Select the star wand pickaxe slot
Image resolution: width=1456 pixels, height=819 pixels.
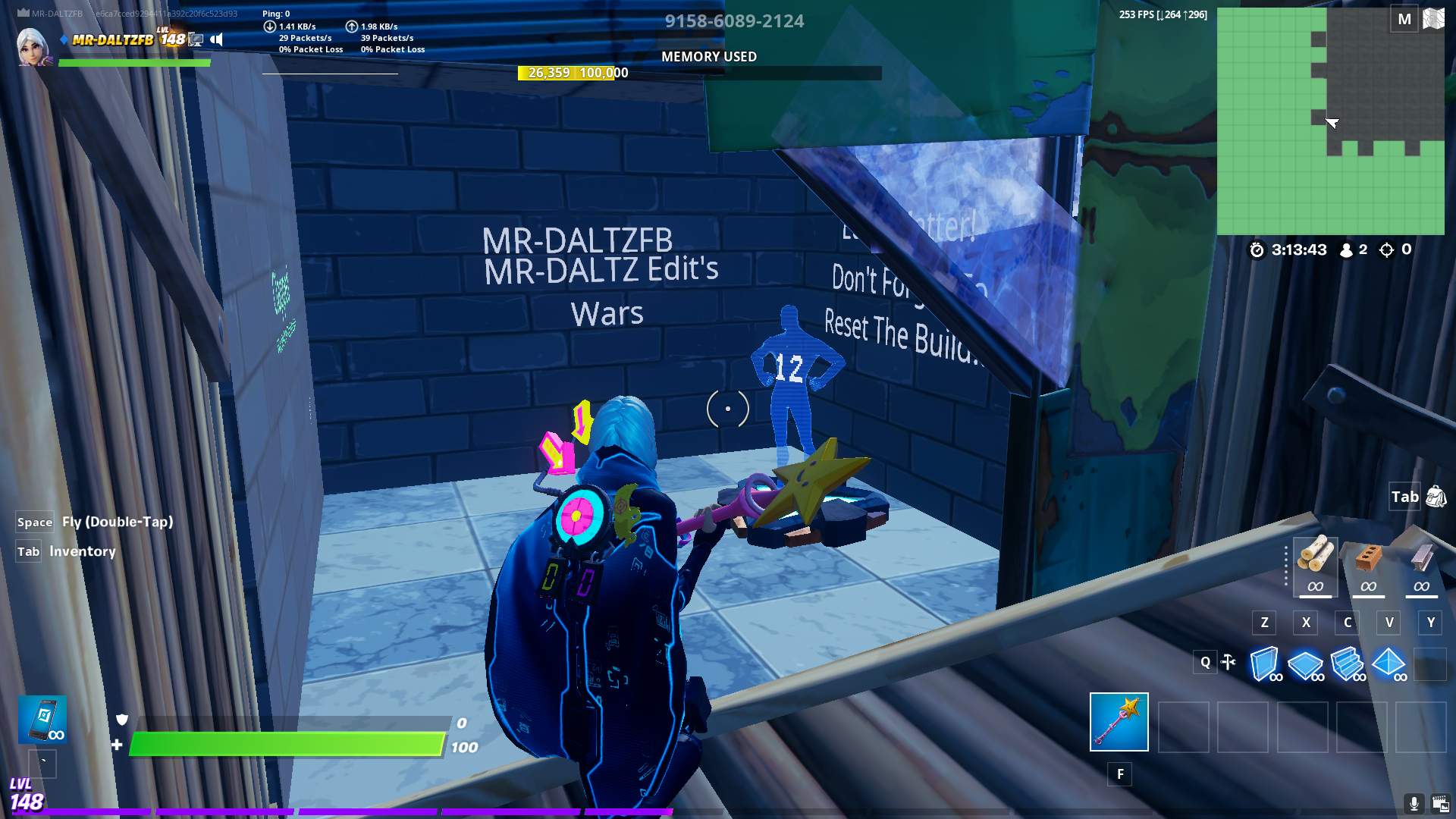pyautogui.click(x=1119, y=721)
